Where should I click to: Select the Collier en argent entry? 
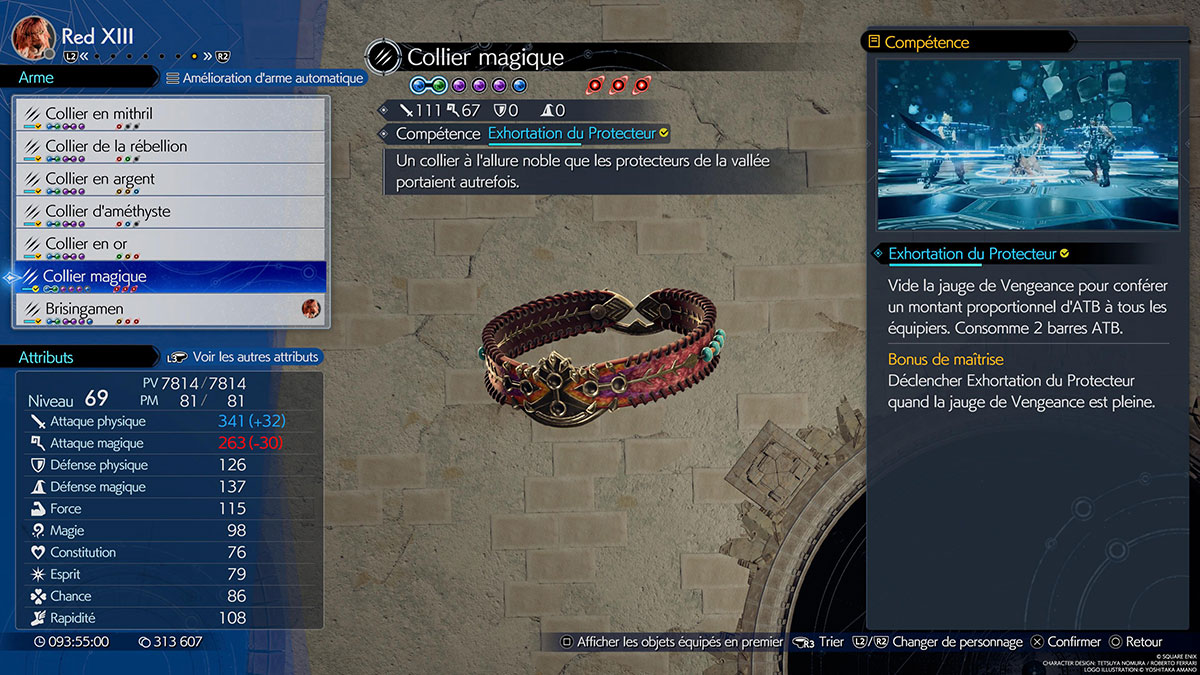[x=170, y=180]
